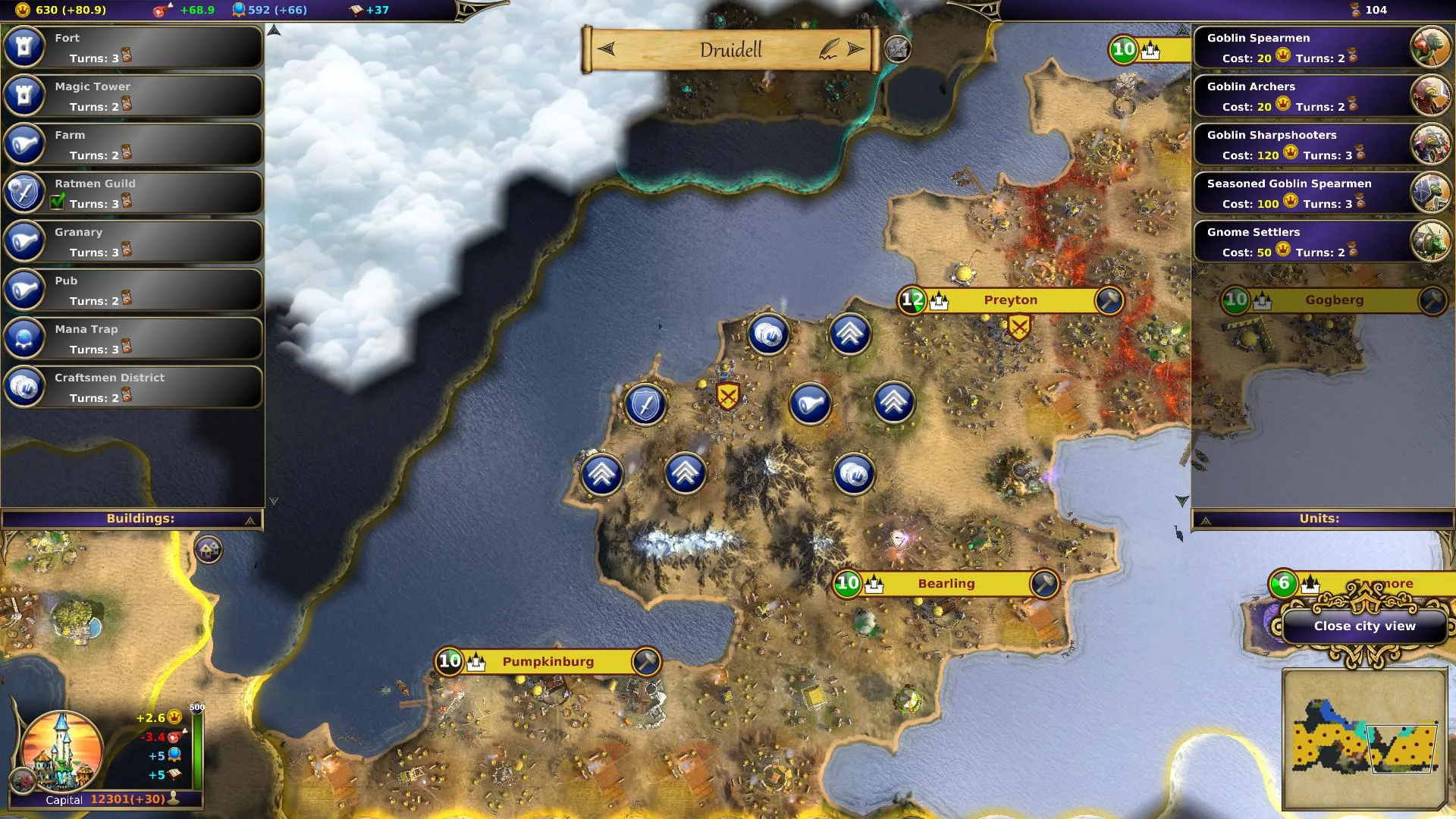Select Magic Tower from the buildings list
Screen dimensions: 1456x819
click(133, 96)
